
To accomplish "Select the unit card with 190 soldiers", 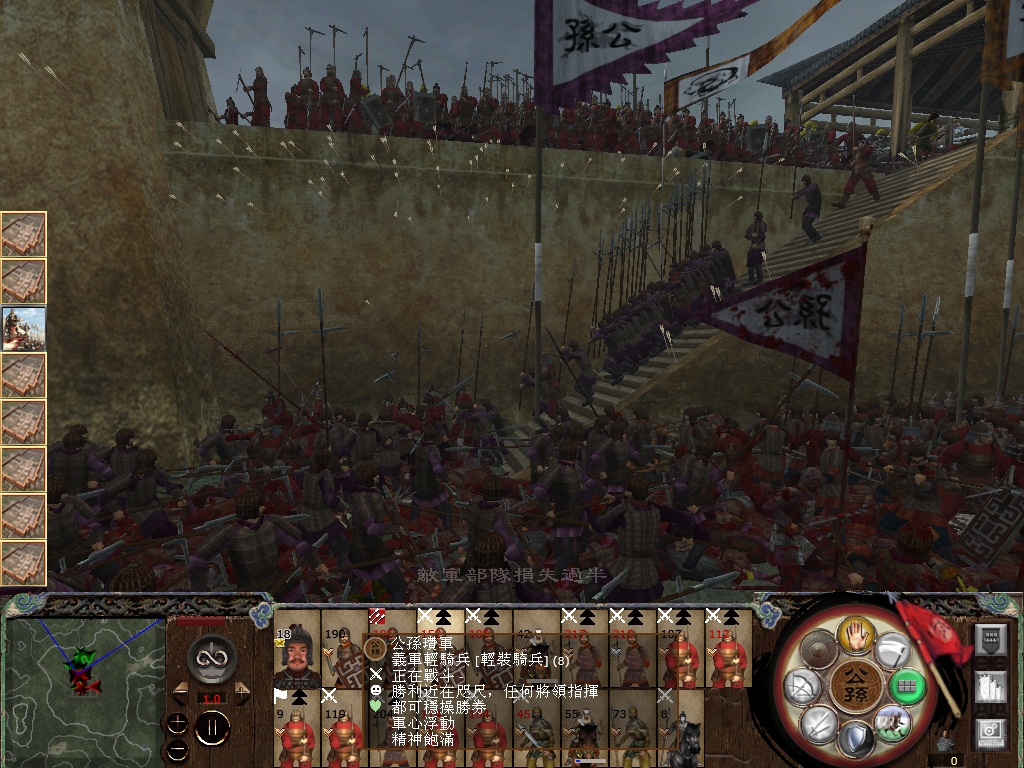I will pos(345,658).
